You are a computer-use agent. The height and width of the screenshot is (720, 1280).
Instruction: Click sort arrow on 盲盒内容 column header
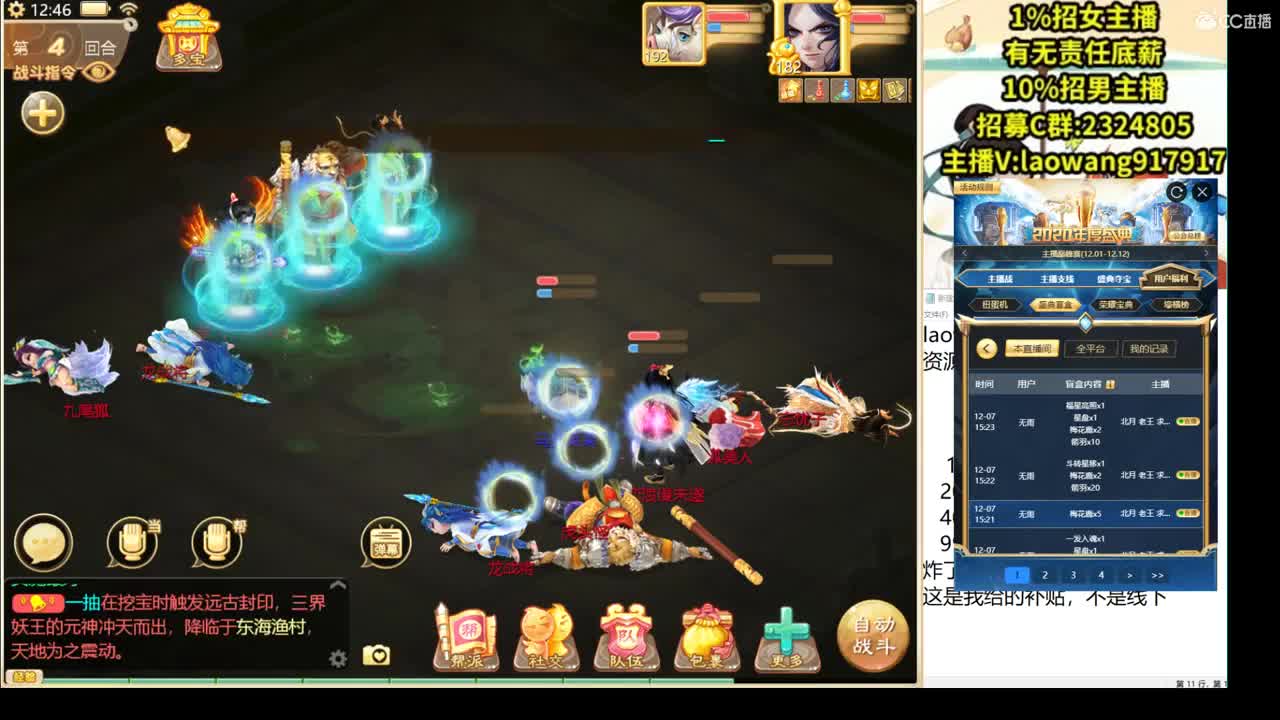click(1112, 383)
